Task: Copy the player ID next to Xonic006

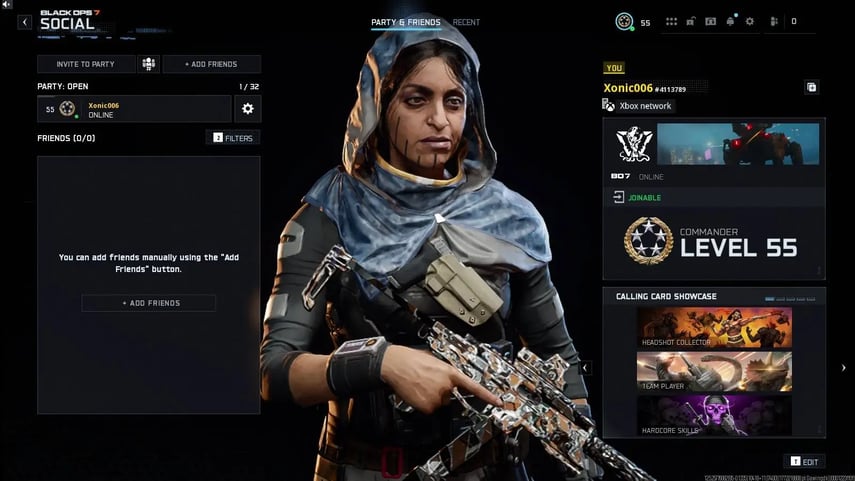Action: [x=811, y=88]
